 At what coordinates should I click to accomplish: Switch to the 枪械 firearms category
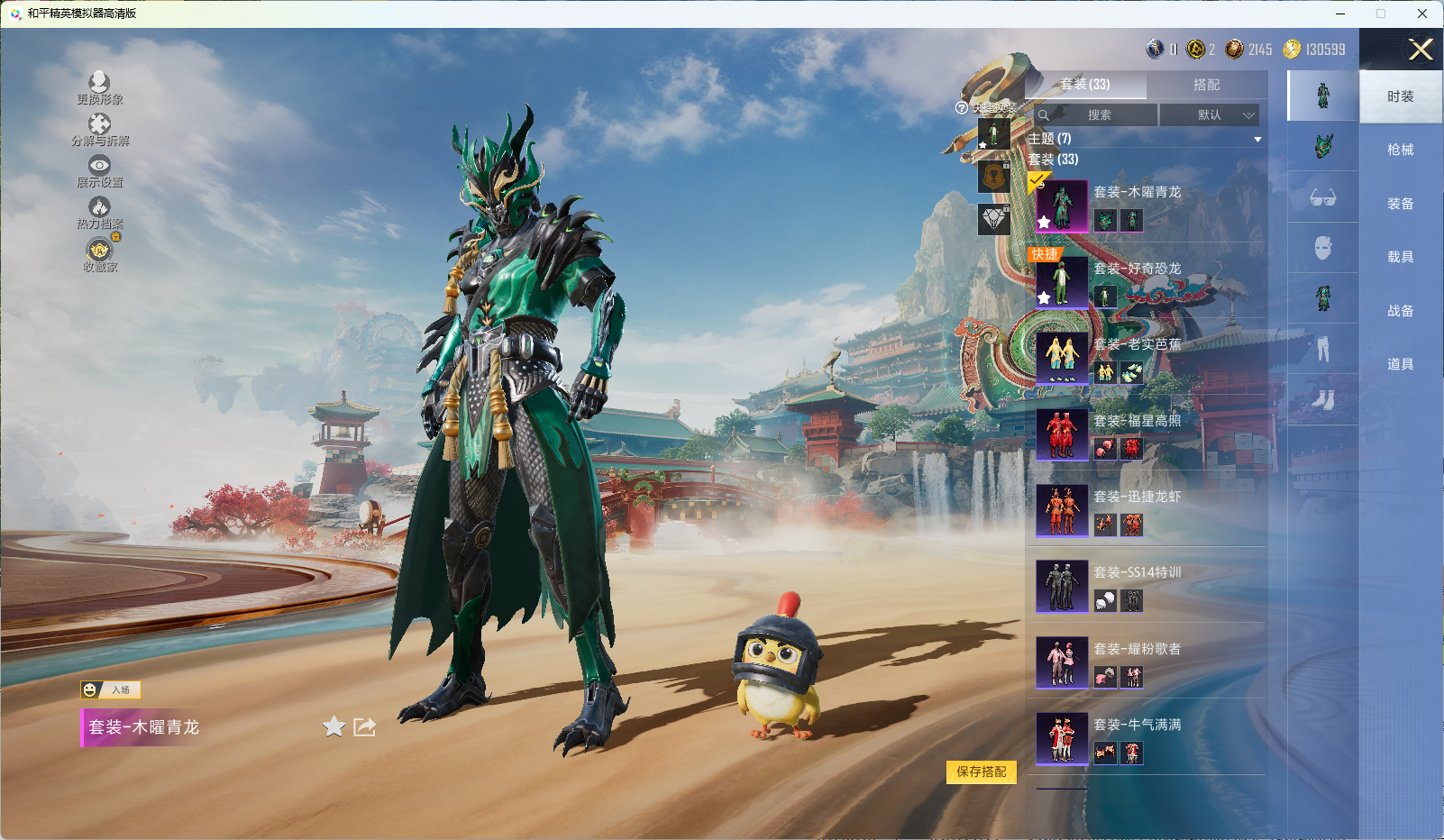tap(1400, 150)
